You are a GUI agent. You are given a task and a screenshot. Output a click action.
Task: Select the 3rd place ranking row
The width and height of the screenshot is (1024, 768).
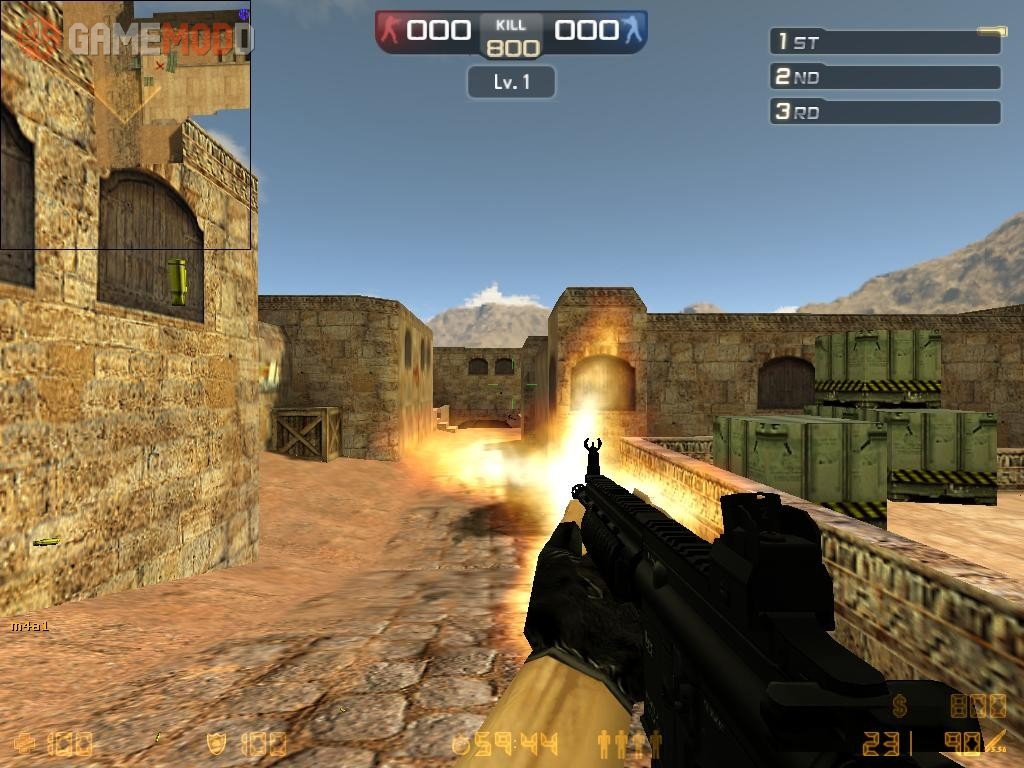[885, 112]
